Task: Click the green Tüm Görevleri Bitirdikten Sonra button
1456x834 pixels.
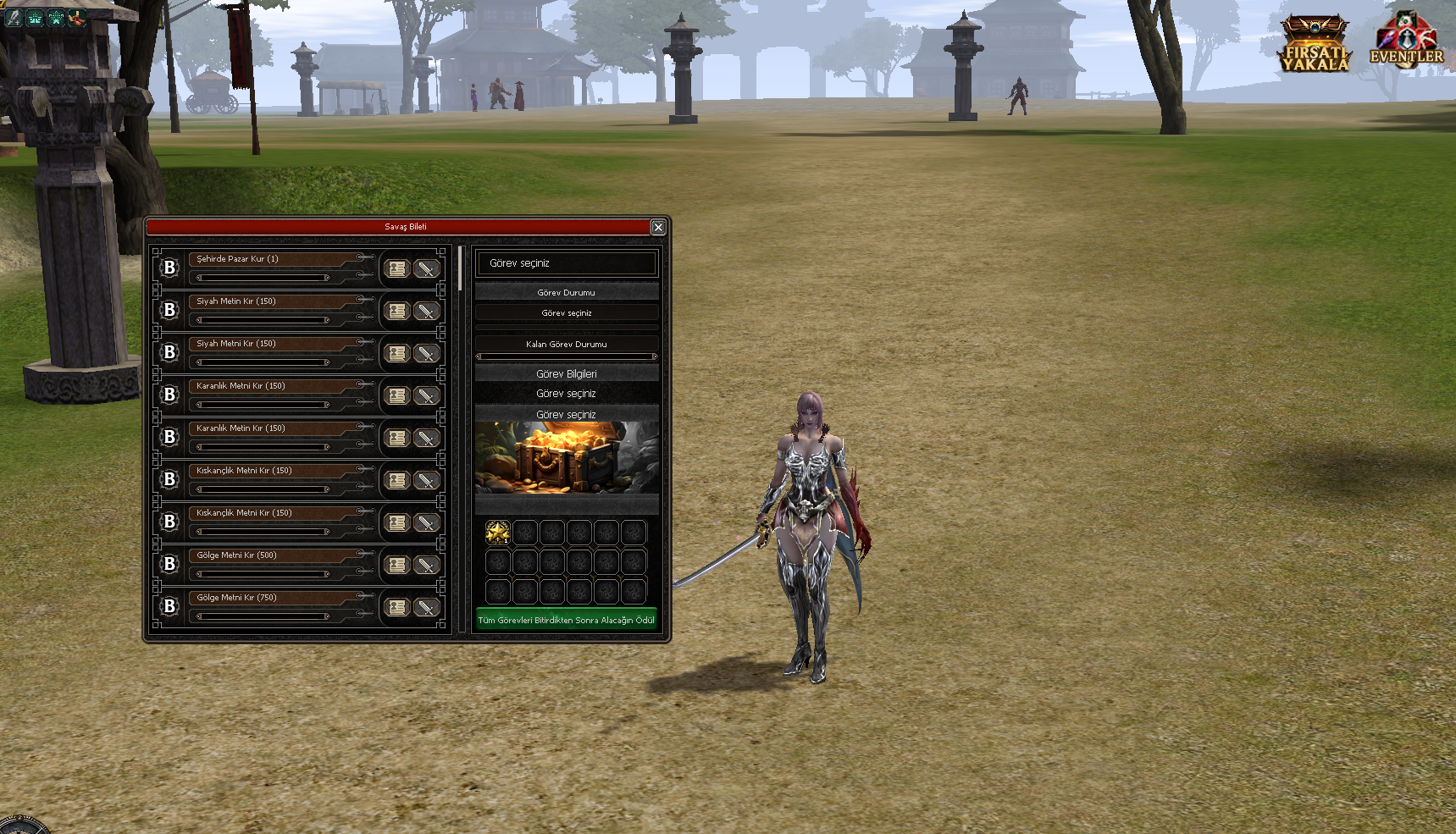Action: tap(566, 620)
